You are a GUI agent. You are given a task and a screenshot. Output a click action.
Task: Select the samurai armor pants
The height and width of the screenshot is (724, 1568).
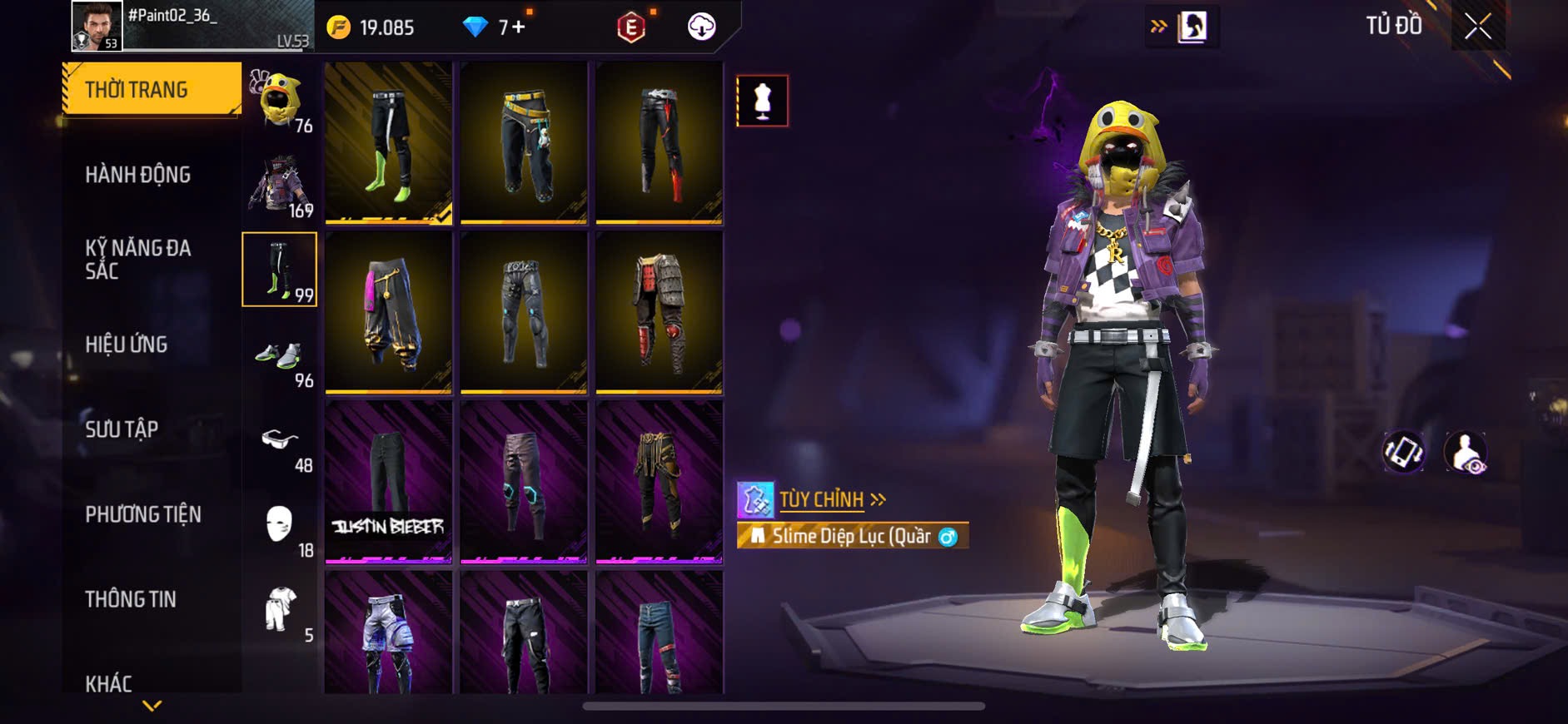point(659,311)
